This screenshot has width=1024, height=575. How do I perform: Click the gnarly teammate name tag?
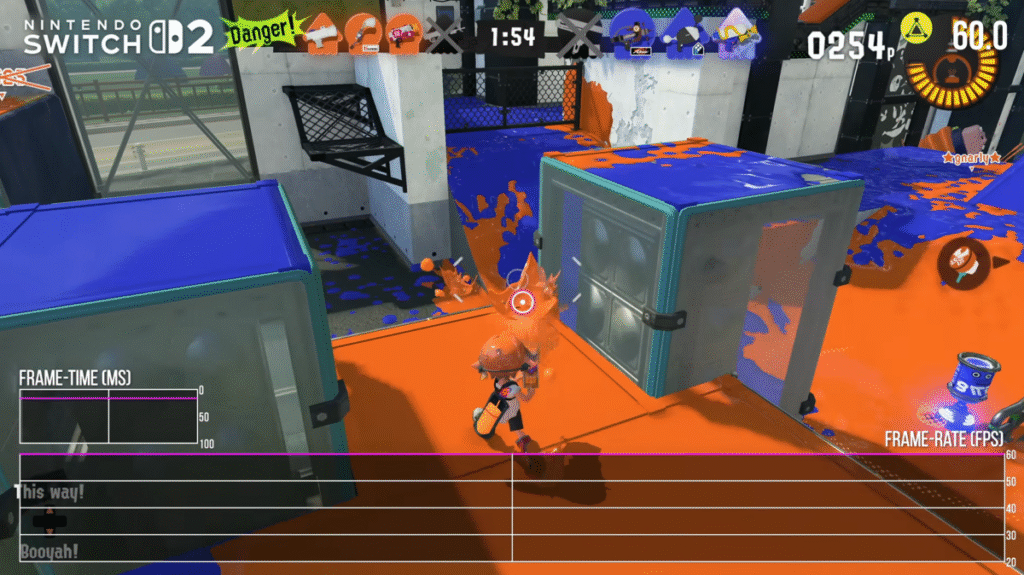(x=971, y=158)
